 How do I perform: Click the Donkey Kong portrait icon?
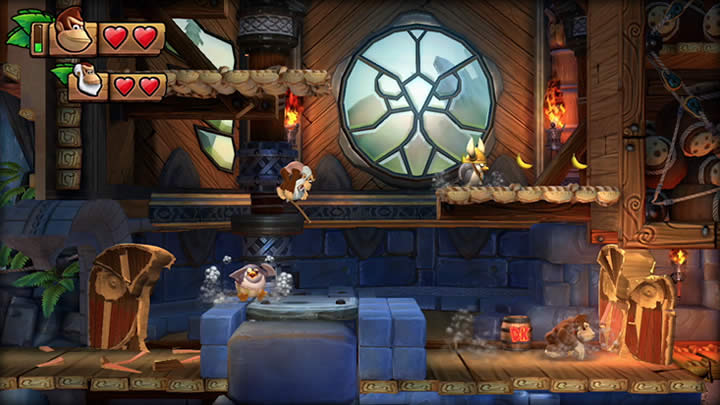pyautogui.click(x=70, y=31)
